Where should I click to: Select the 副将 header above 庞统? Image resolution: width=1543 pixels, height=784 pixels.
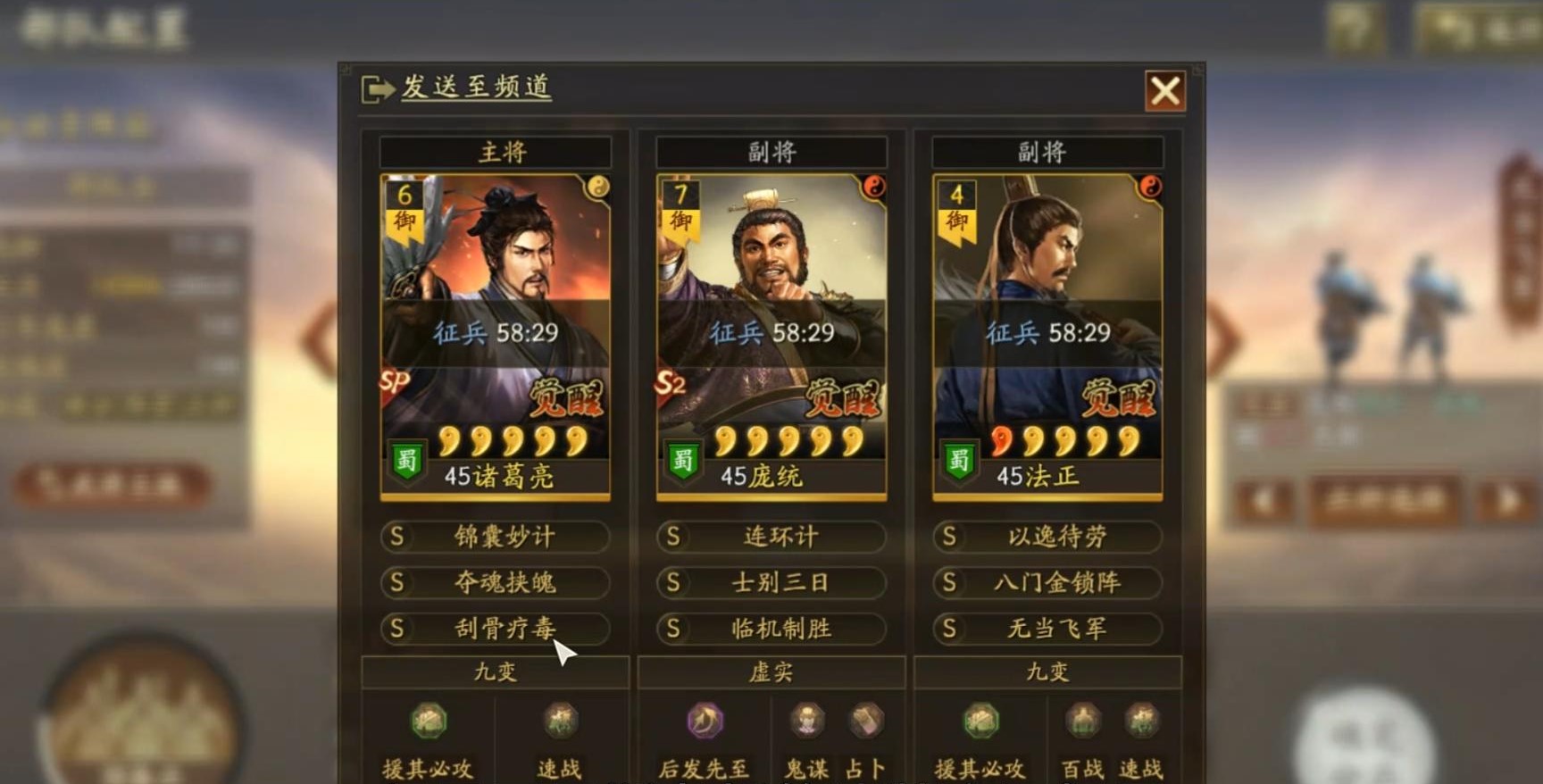click(x=771, y=152)
